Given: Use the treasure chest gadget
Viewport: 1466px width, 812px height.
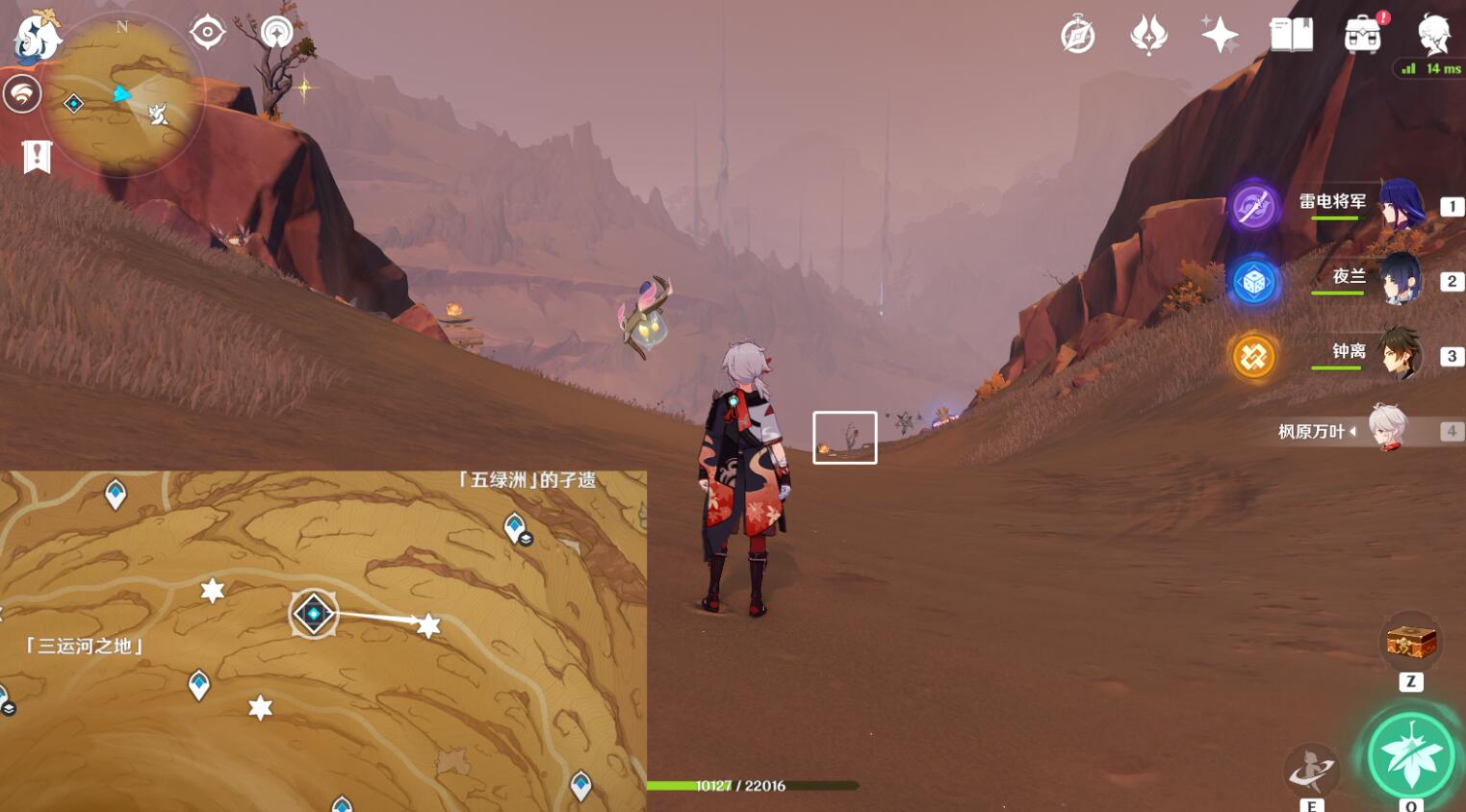Looking at the screenshot, I should point(1411,642).
